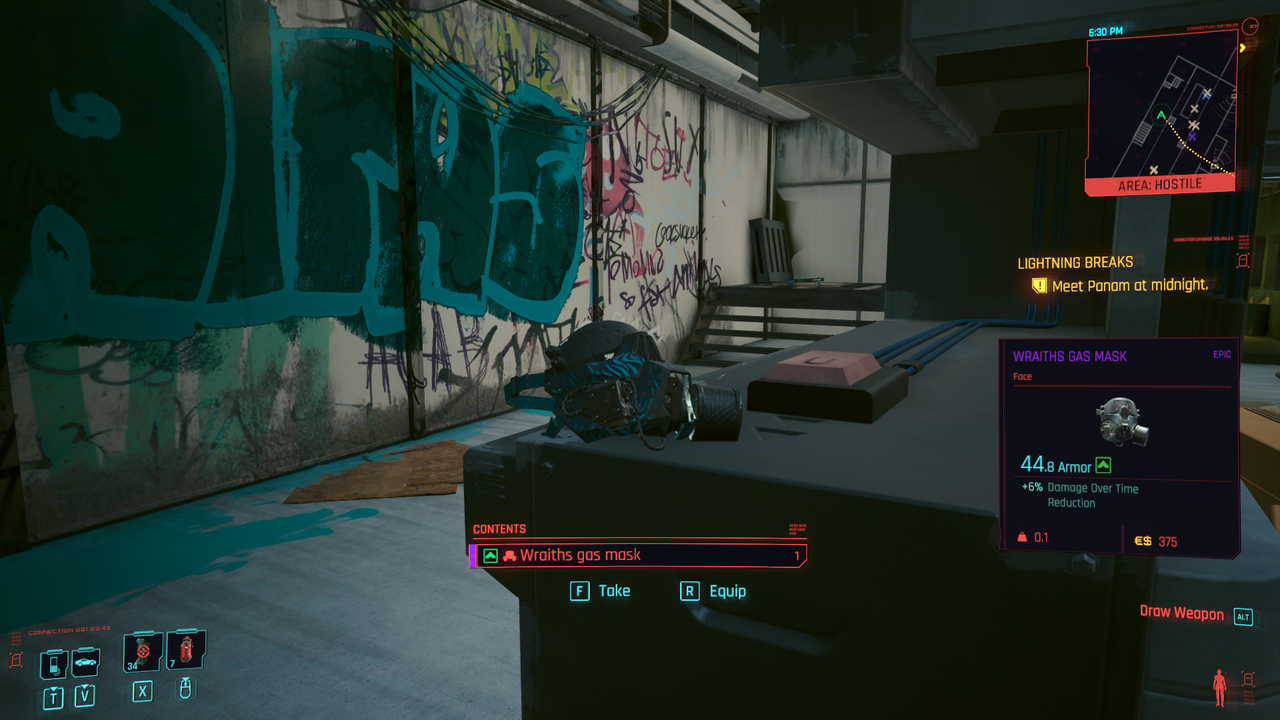Click the Lightning Breaks quest tracker
The width and height of the screenshot is (1280, 720).
point(1075,263)
